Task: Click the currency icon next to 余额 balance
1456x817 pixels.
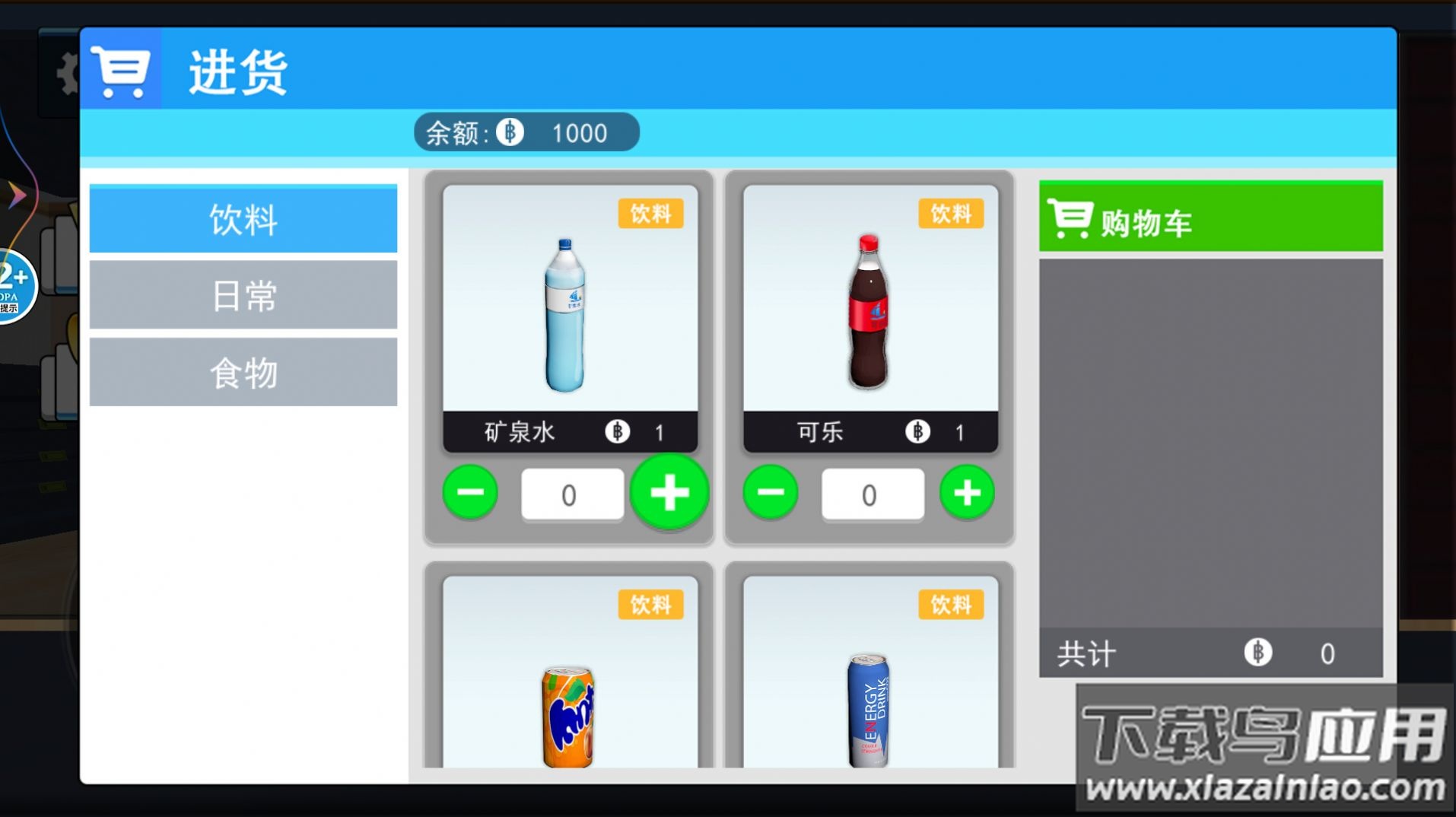Action: [x=510, y=132]
